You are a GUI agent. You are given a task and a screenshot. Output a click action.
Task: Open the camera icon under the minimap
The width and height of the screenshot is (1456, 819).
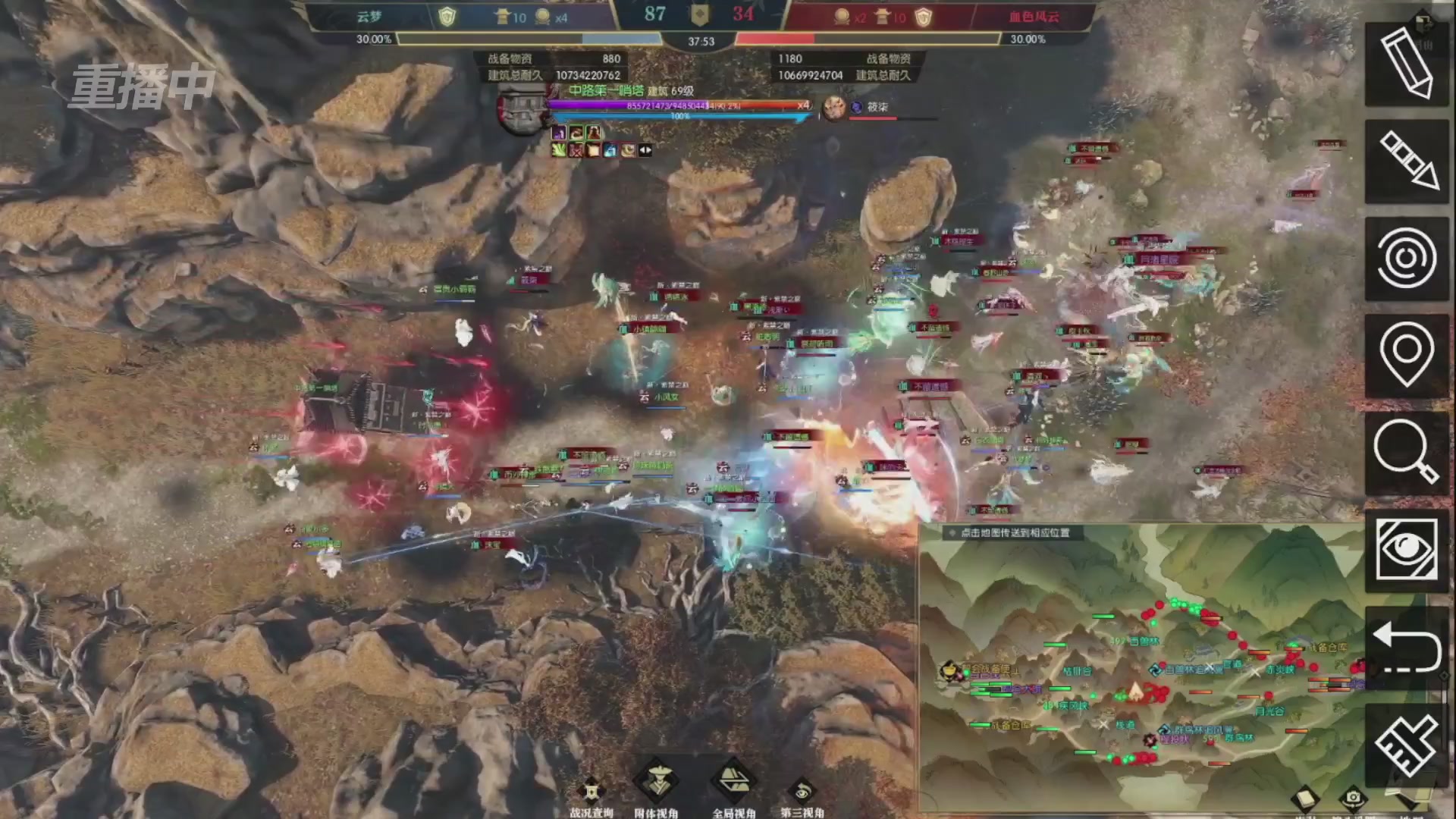(1354, 799)
